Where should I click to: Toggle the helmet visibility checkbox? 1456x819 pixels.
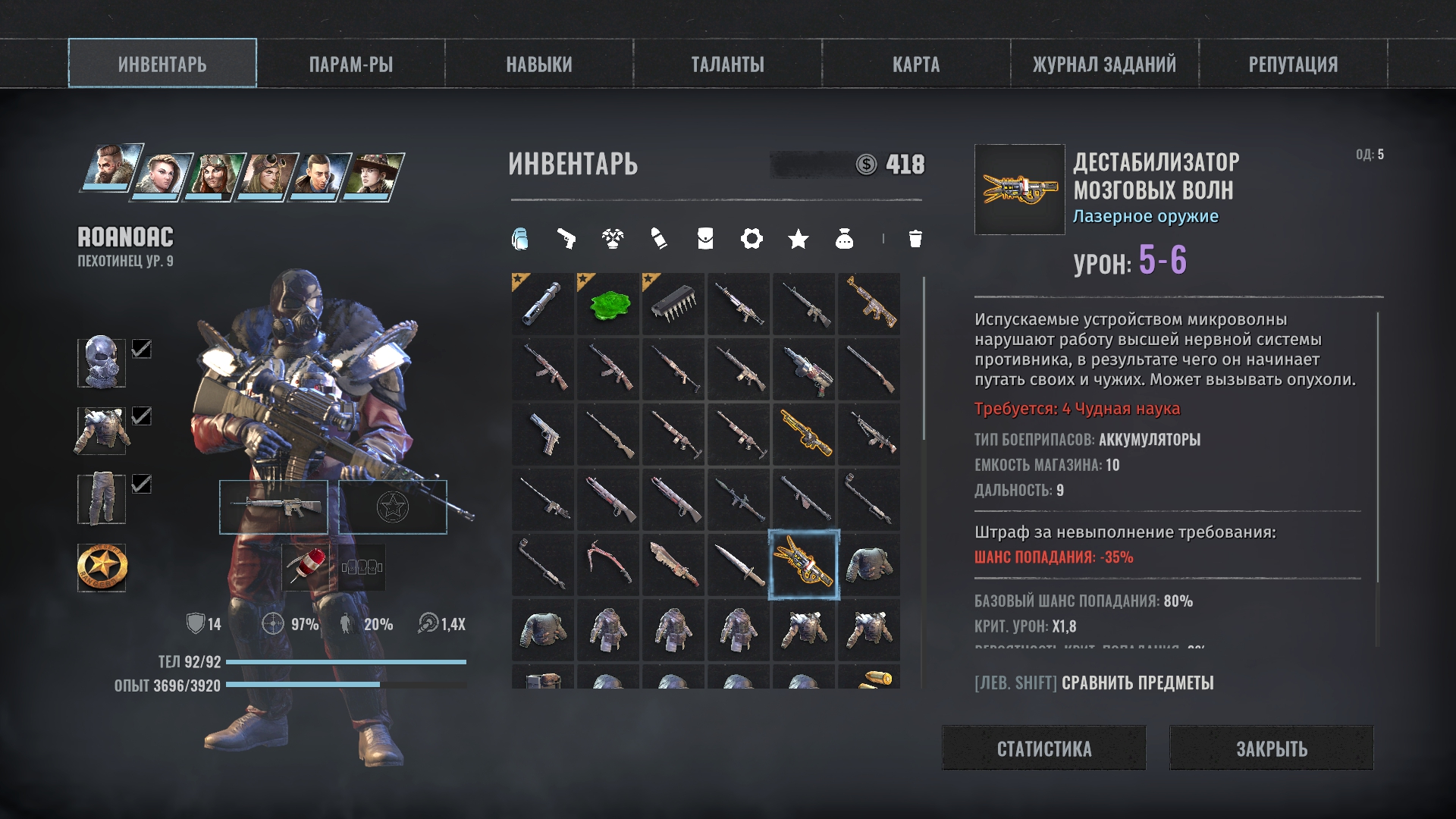pos(142,349)
